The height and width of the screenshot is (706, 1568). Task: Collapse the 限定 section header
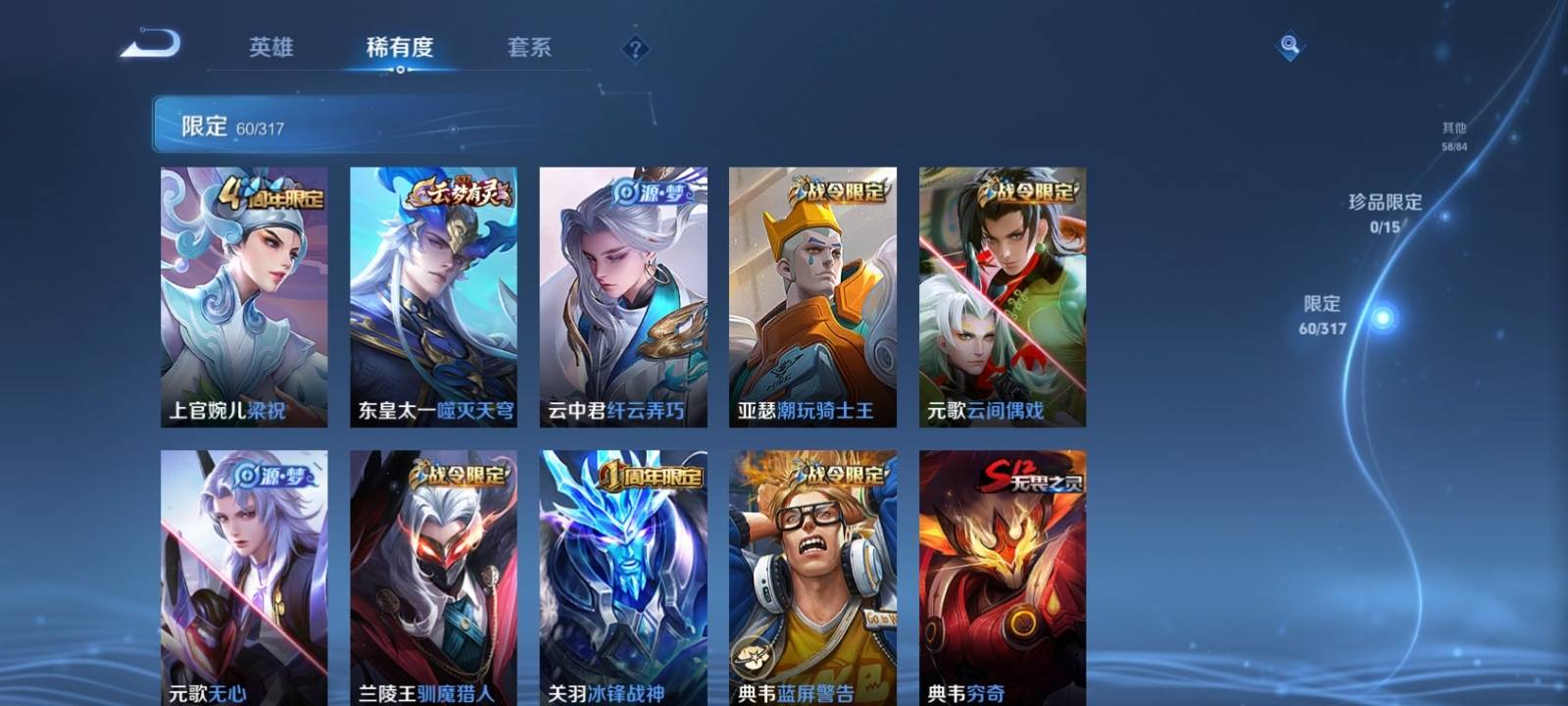pos(343,125)
